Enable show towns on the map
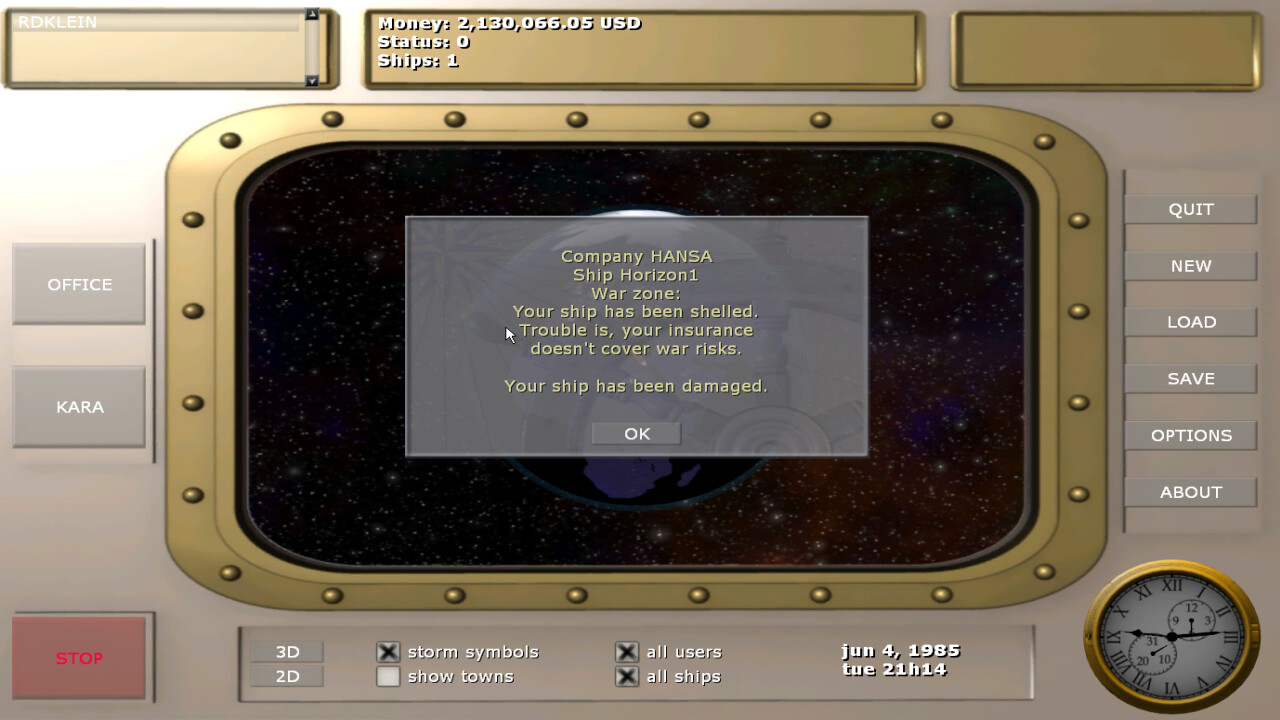The height and width of the screenshot is (720, 1280). point(387,676)
